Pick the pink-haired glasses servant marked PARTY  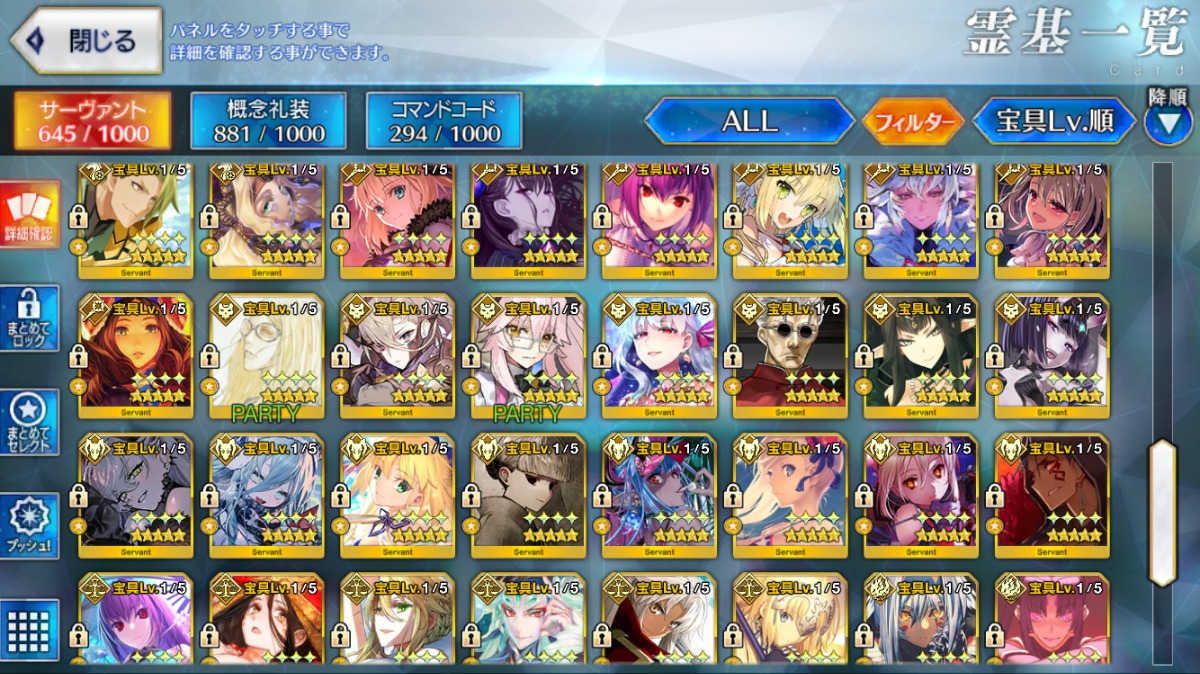[x=527, y=355]
